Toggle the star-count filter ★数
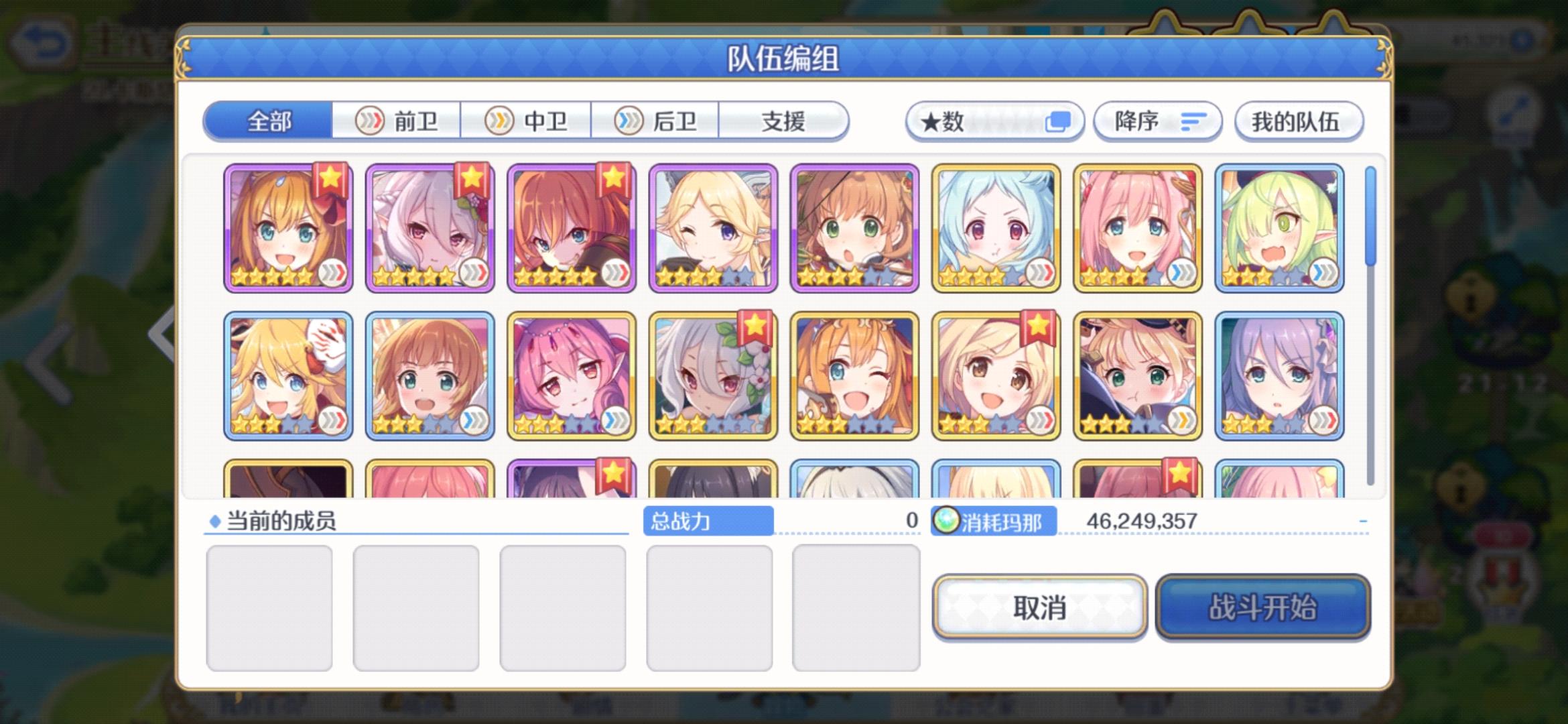 (x=995, y=121)
